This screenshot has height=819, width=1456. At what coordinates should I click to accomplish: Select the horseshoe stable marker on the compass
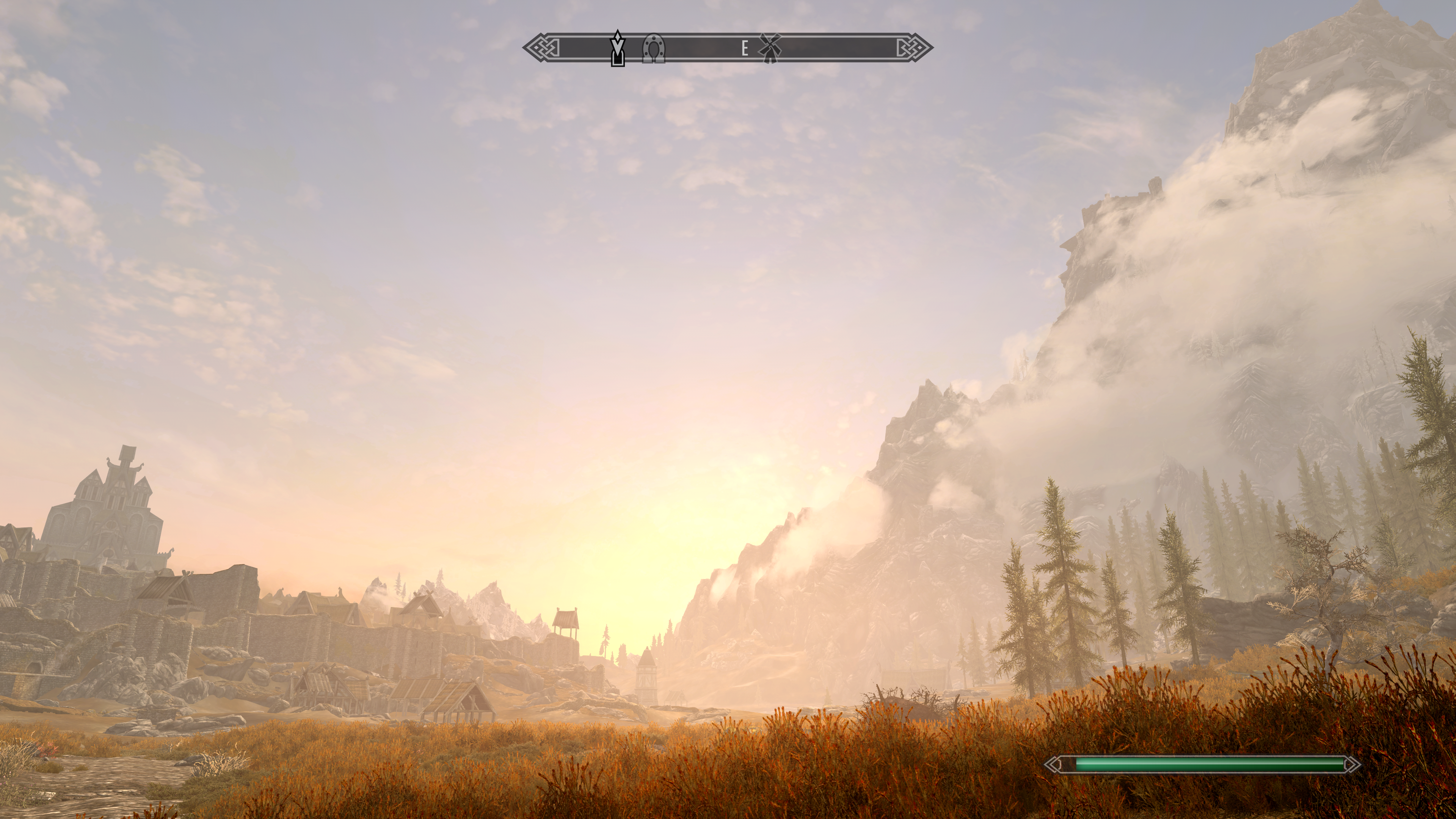[654, 48]
